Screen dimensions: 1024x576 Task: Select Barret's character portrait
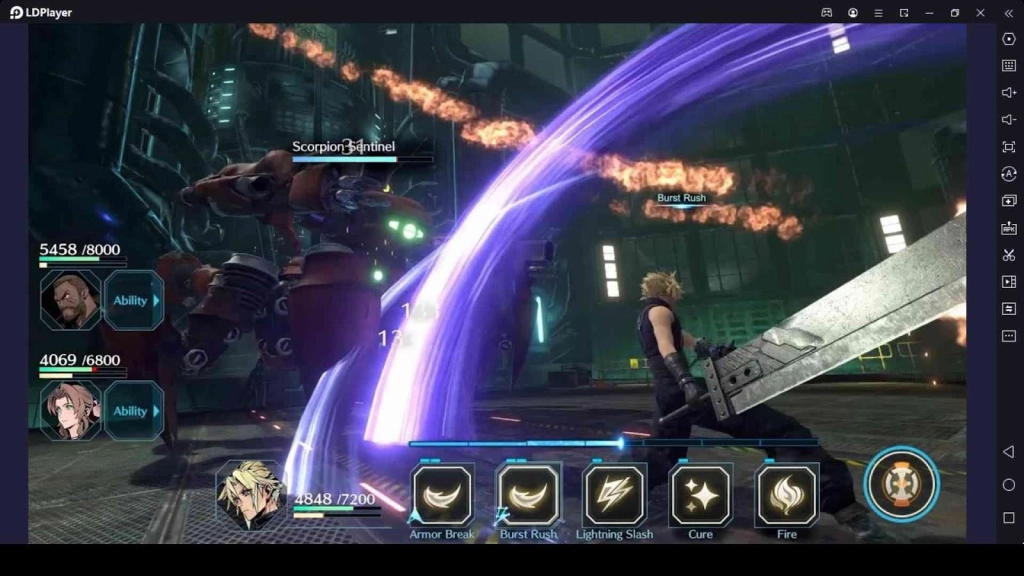(70, 300)
